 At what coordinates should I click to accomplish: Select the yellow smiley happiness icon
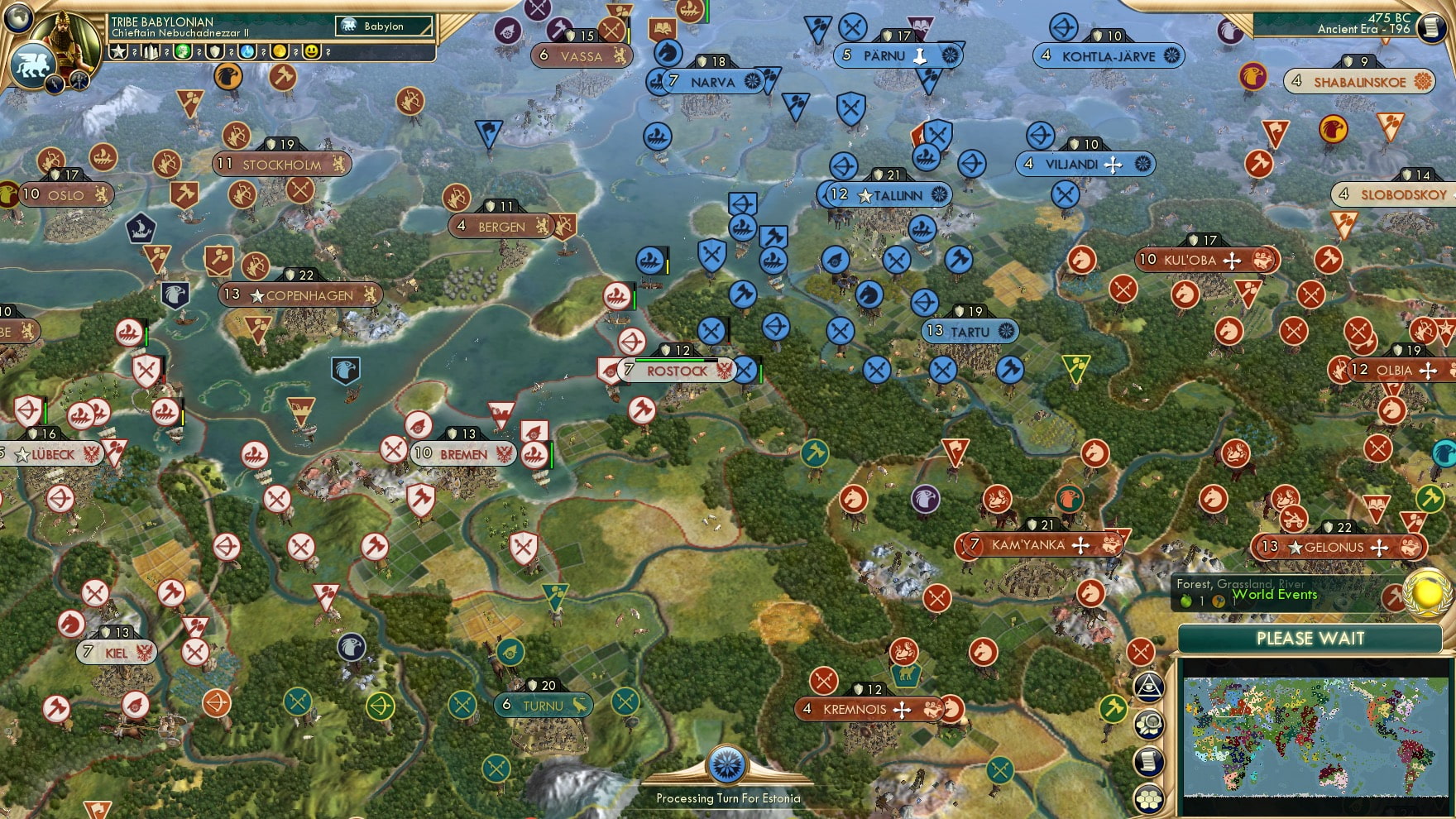(x=312, y=52)
